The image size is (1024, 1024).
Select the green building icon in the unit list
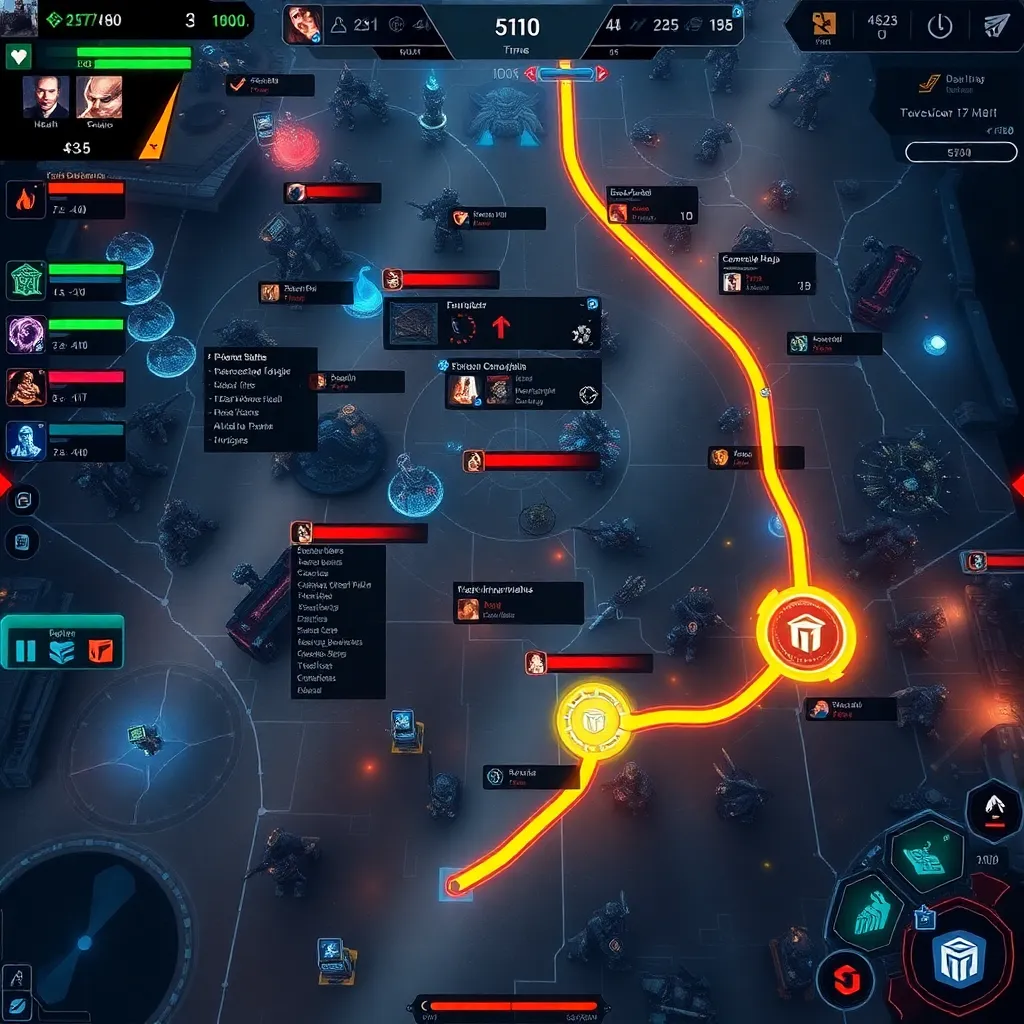point(26,280)
